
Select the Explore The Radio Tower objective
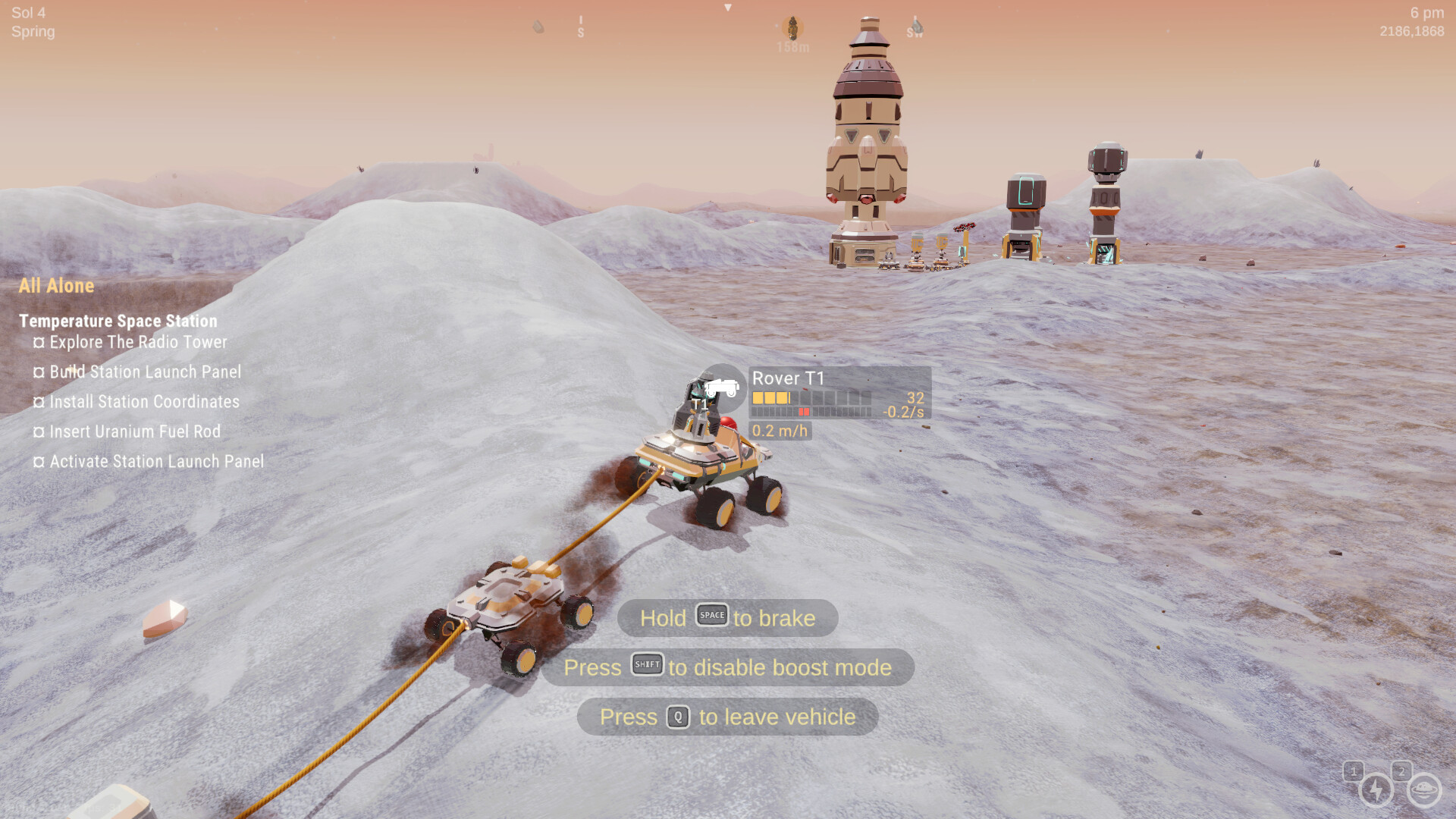pos(138,342)
